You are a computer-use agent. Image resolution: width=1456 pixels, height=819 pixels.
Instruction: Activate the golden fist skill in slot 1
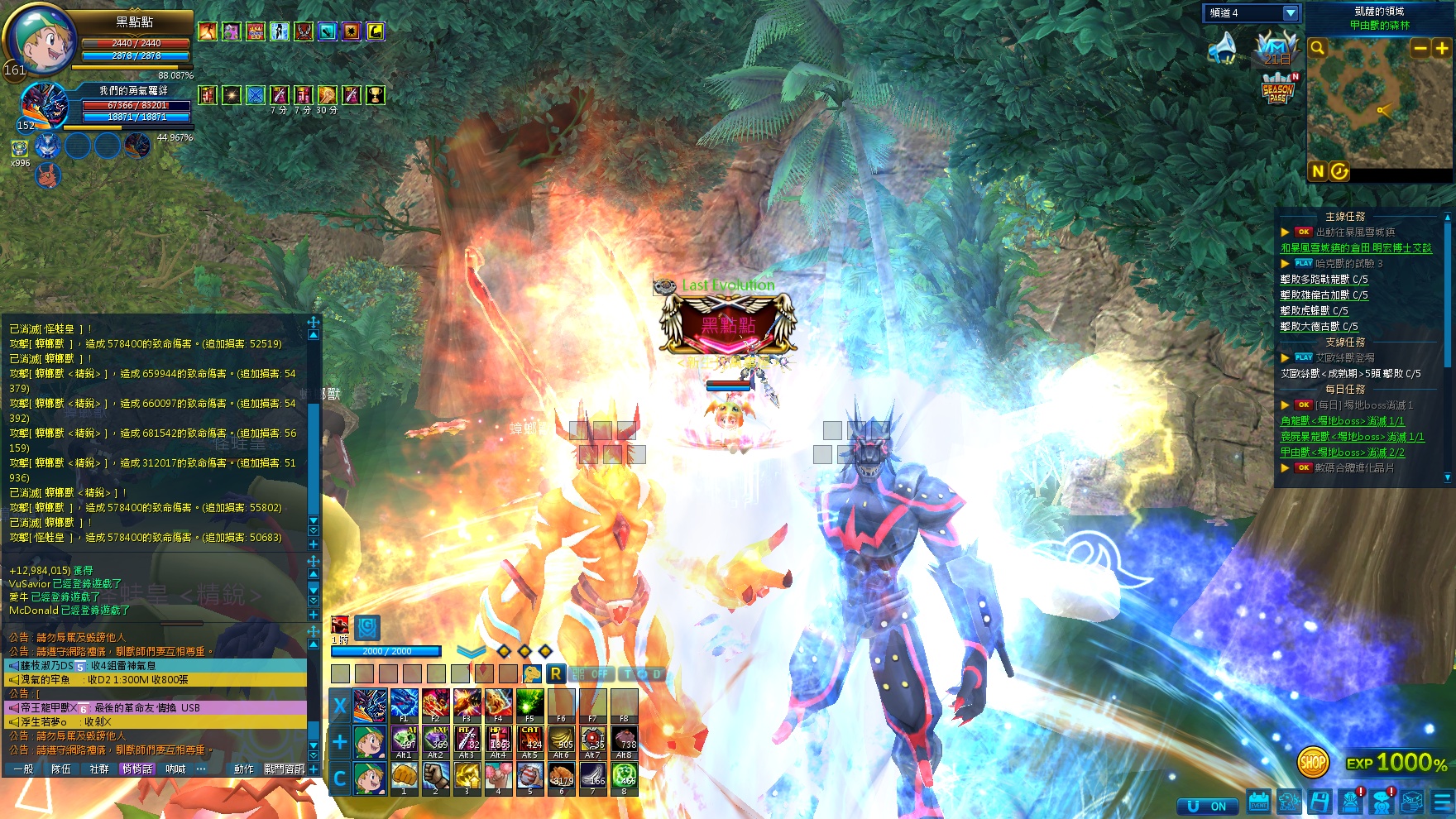(x=404, y=777)
